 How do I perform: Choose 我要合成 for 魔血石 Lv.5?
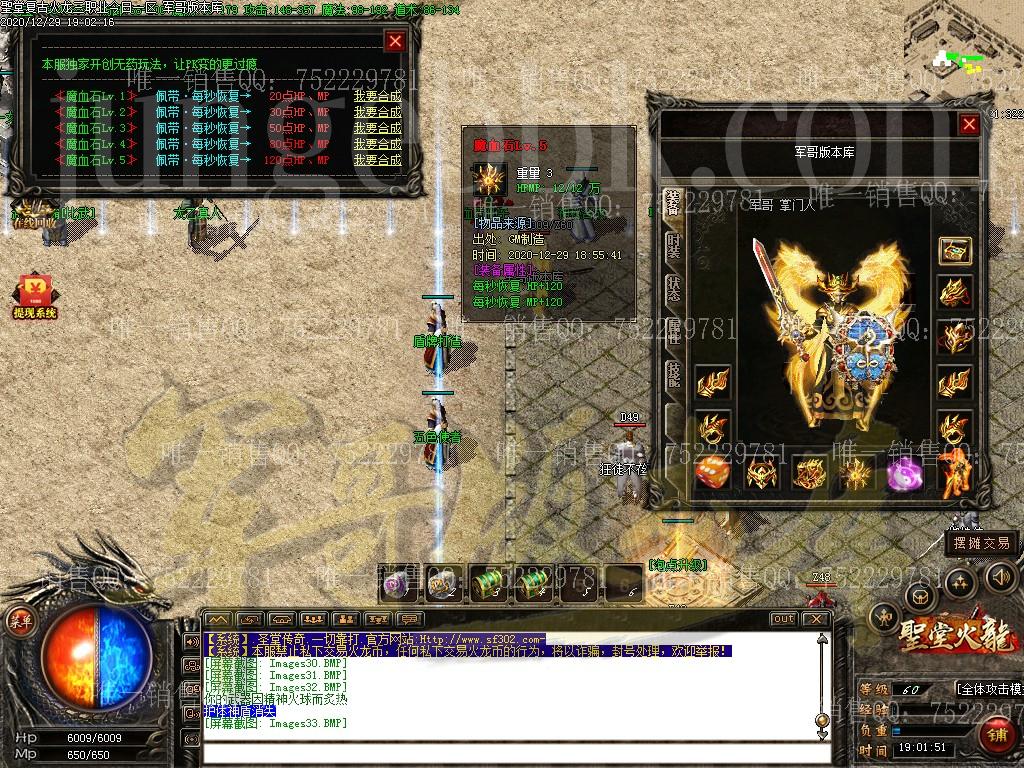[377, 160]
